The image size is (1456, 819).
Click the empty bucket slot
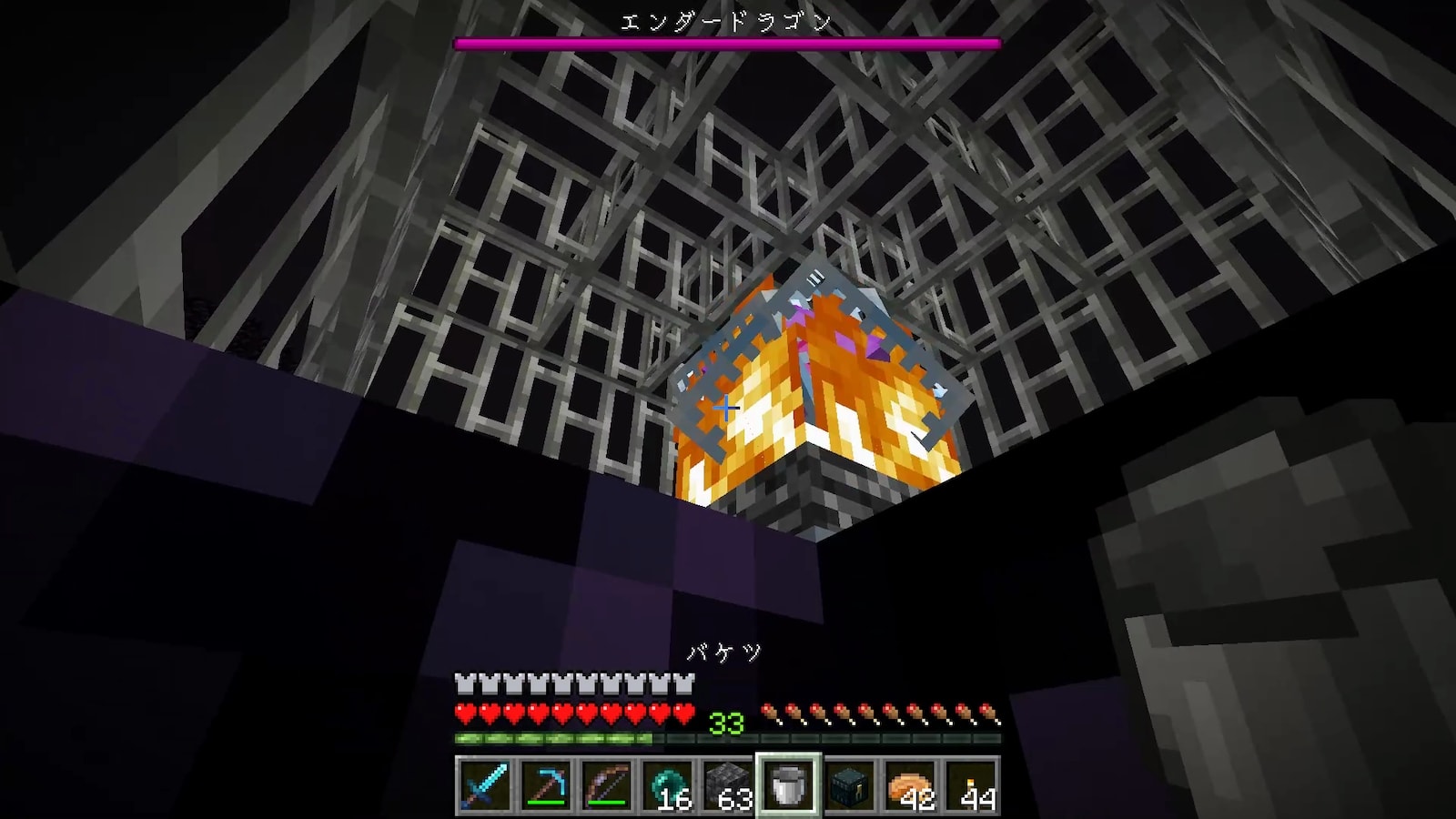coord(788,784)
